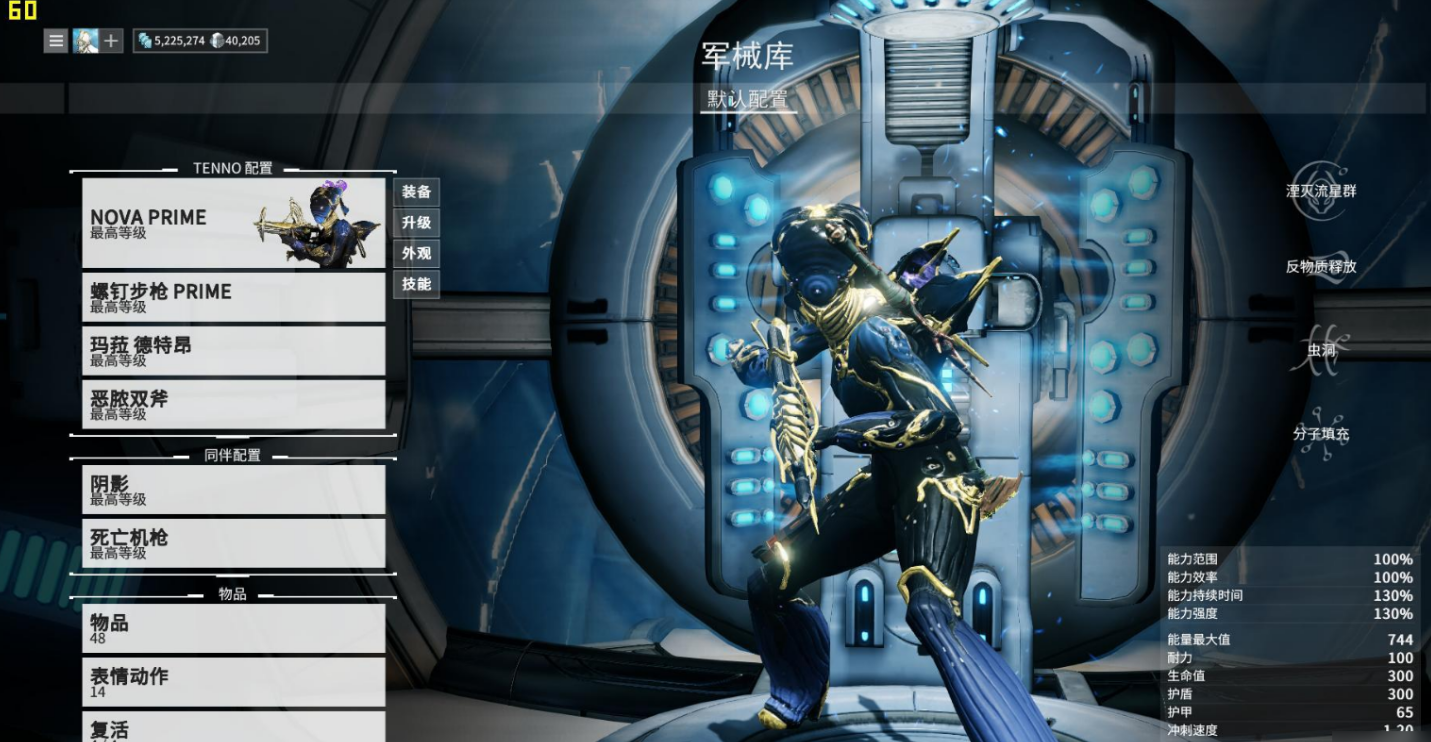This screenshot has width=1431, height=742.
Task: Select the 玛菈 德特昂 secondary weapon slot
Action: click(233, 351)
